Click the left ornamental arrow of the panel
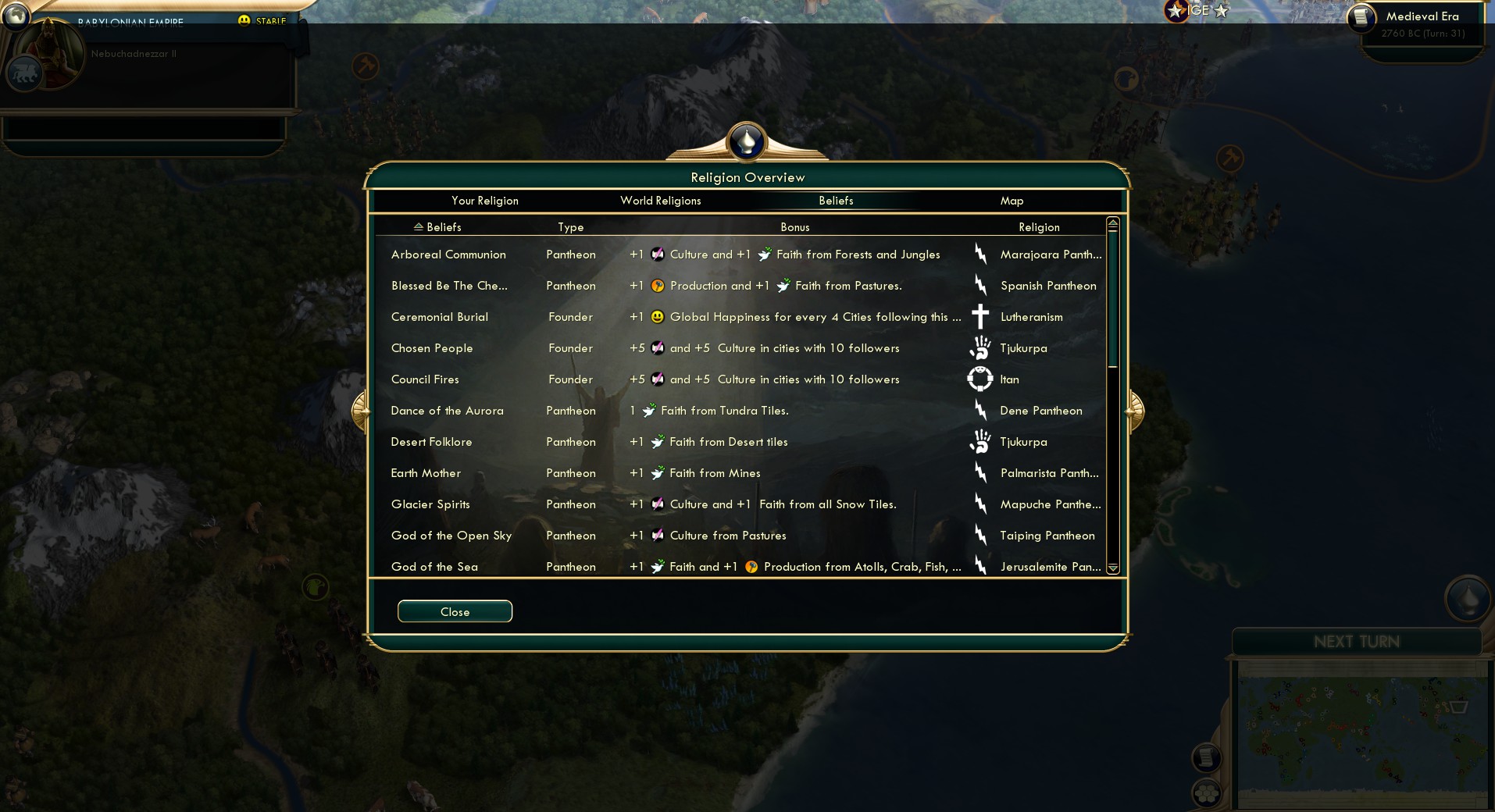Screen dimensions: 1495x812 [x=361, y=409]
